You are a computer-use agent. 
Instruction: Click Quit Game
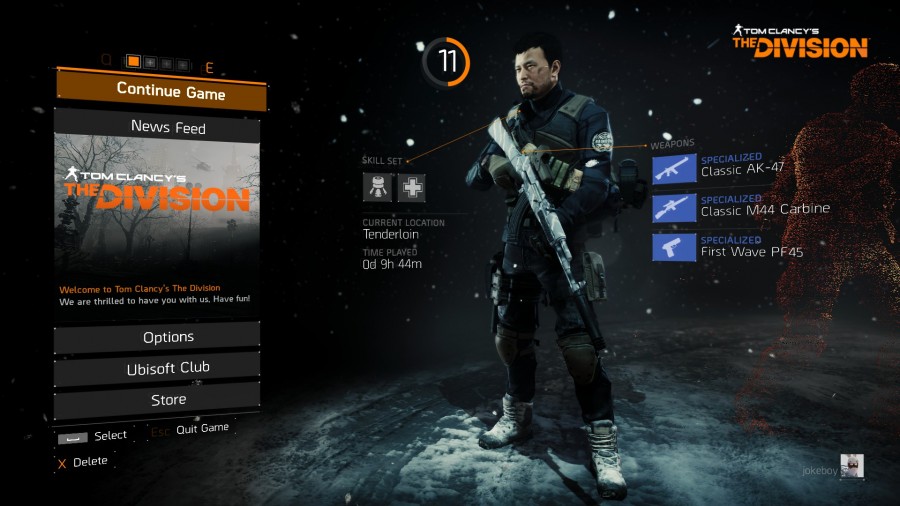pos(201,429)
